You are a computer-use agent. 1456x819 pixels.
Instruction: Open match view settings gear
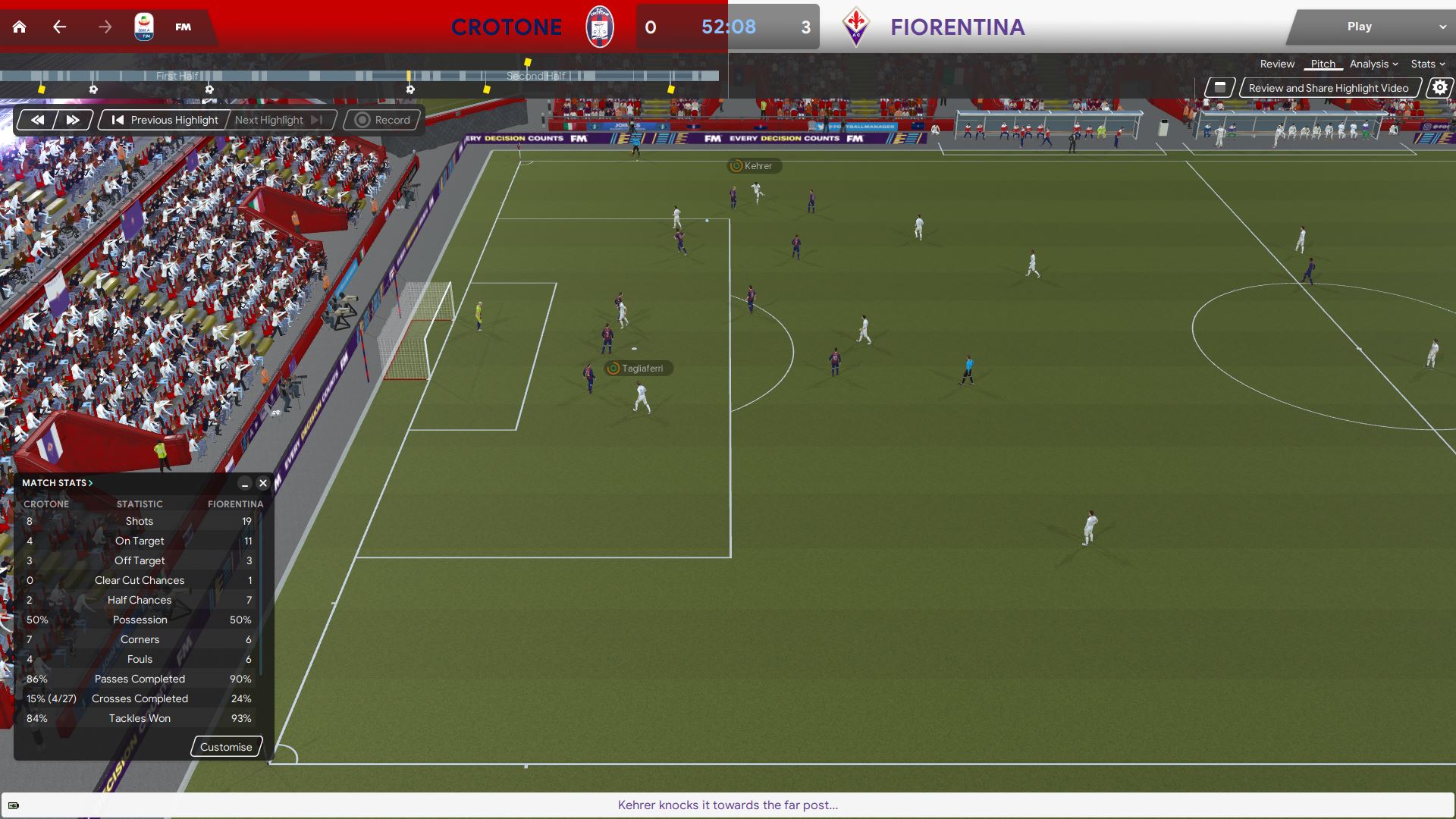point(1439,88)
